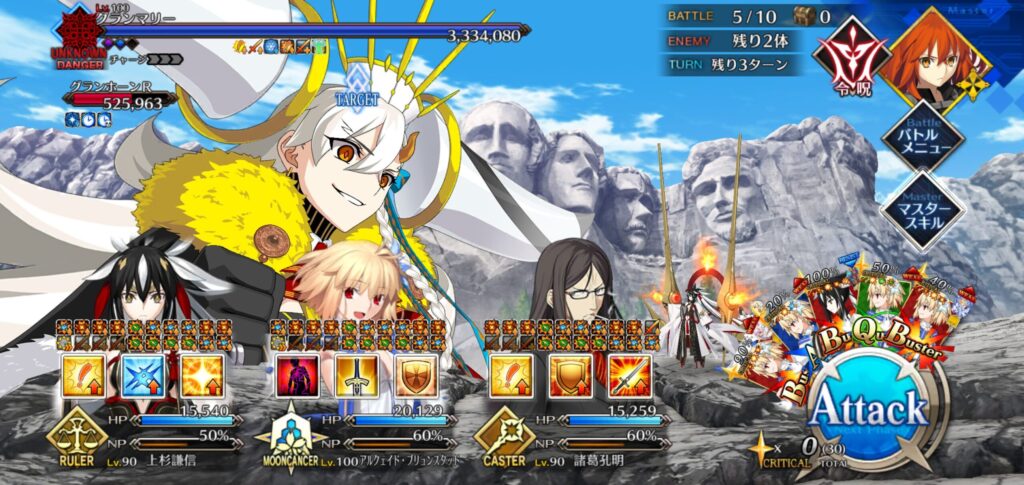1024x485 pixels.
Task: Tap the big blue Attack button
Action: click(x=868, y=410)
